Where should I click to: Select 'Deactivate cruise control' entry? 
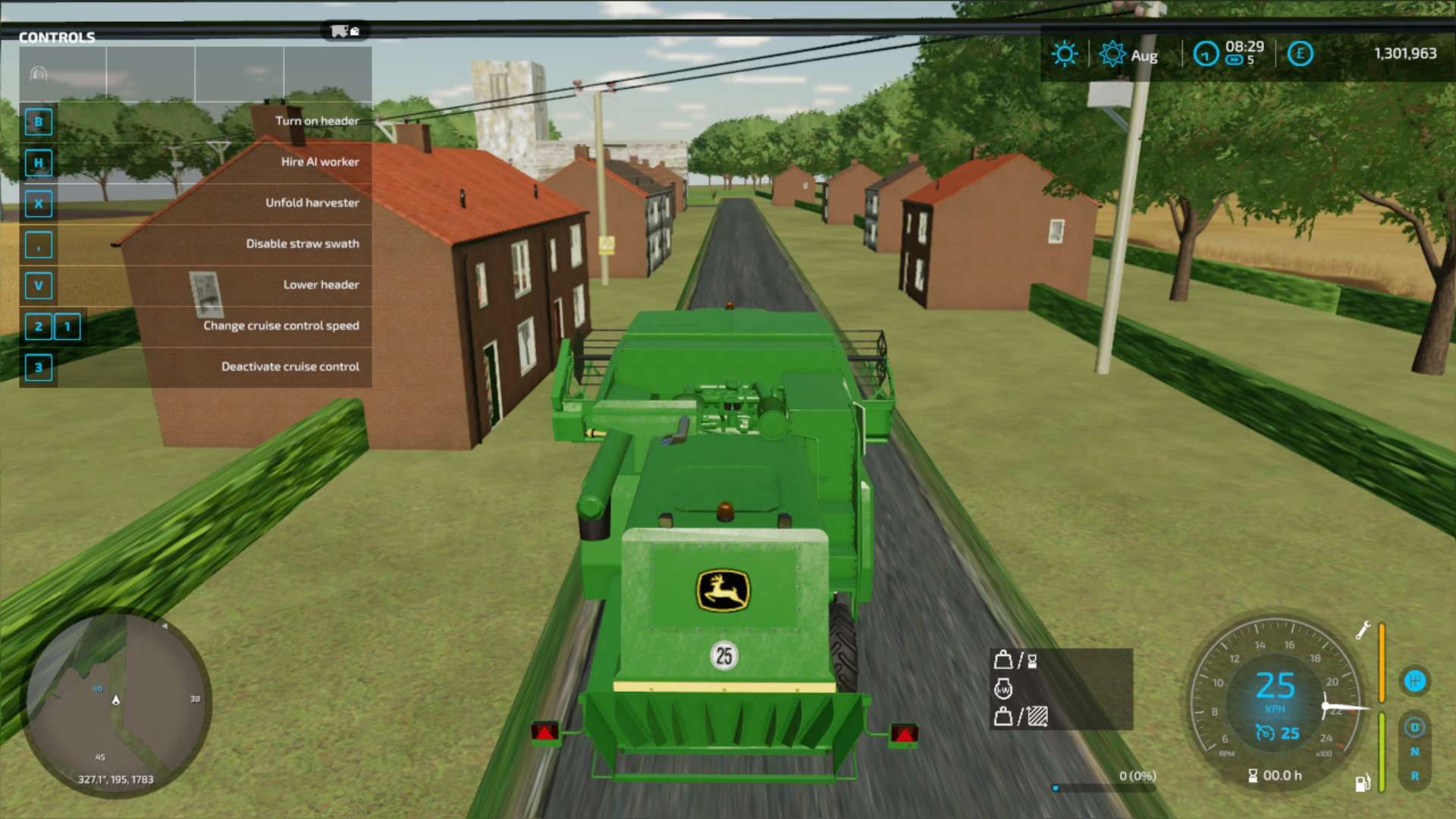pos(196,367)
